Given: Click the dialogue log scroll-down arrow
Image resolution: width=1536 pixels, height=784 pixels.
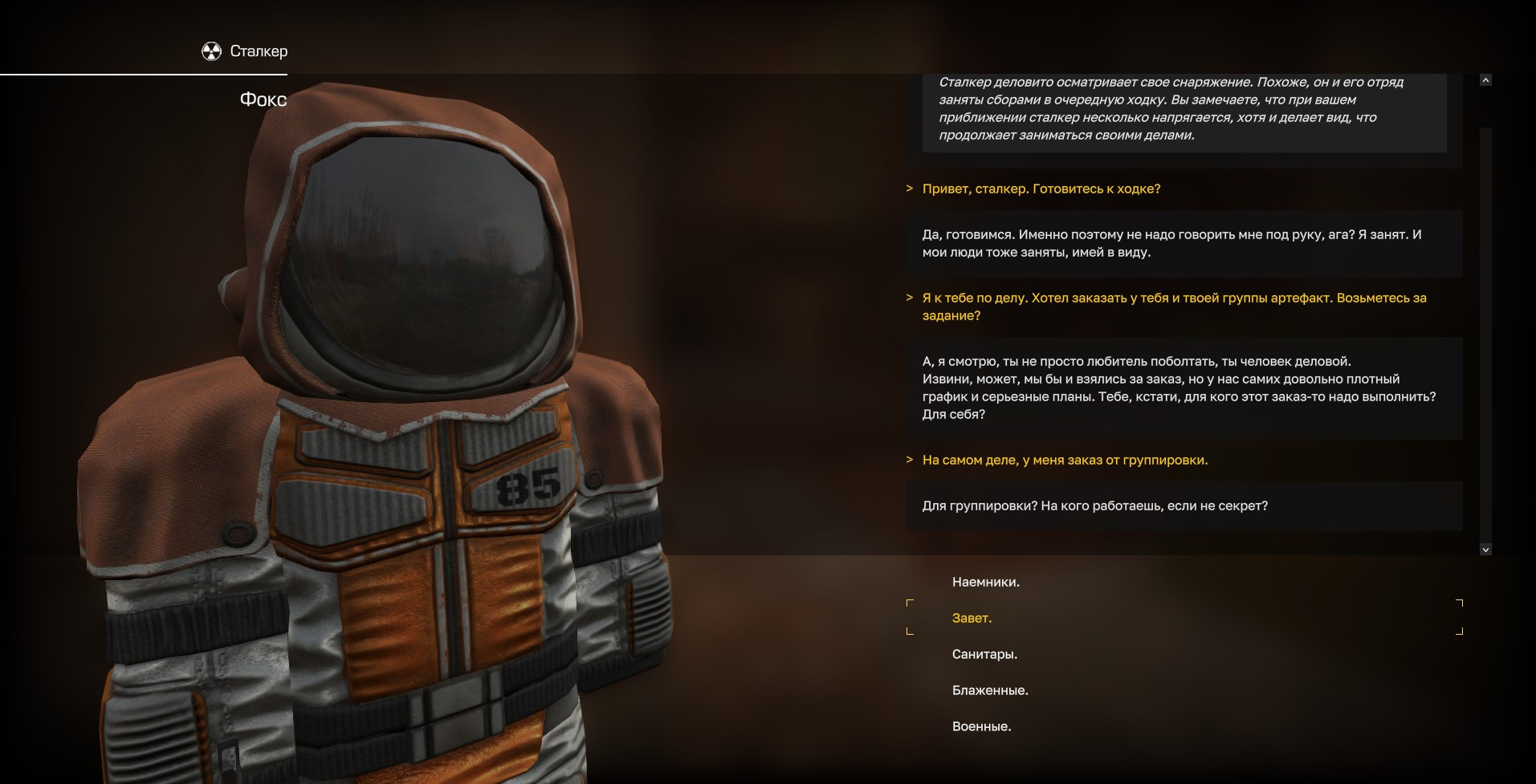Looking at the screenshot, I should click(1485, 550).
